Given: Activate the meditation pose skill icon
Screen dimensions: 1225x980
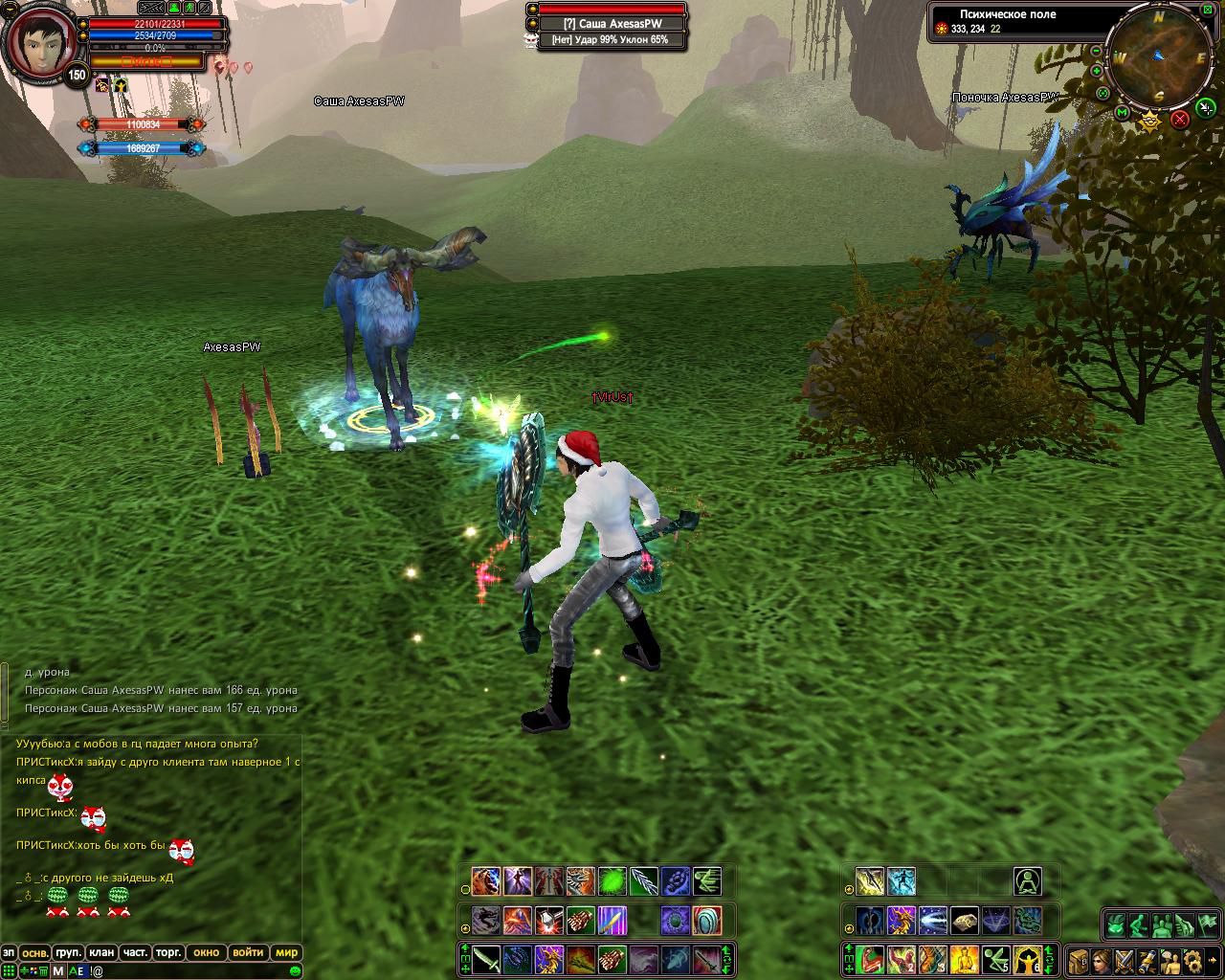Looking at the screenshot, I should point(1028,880).
